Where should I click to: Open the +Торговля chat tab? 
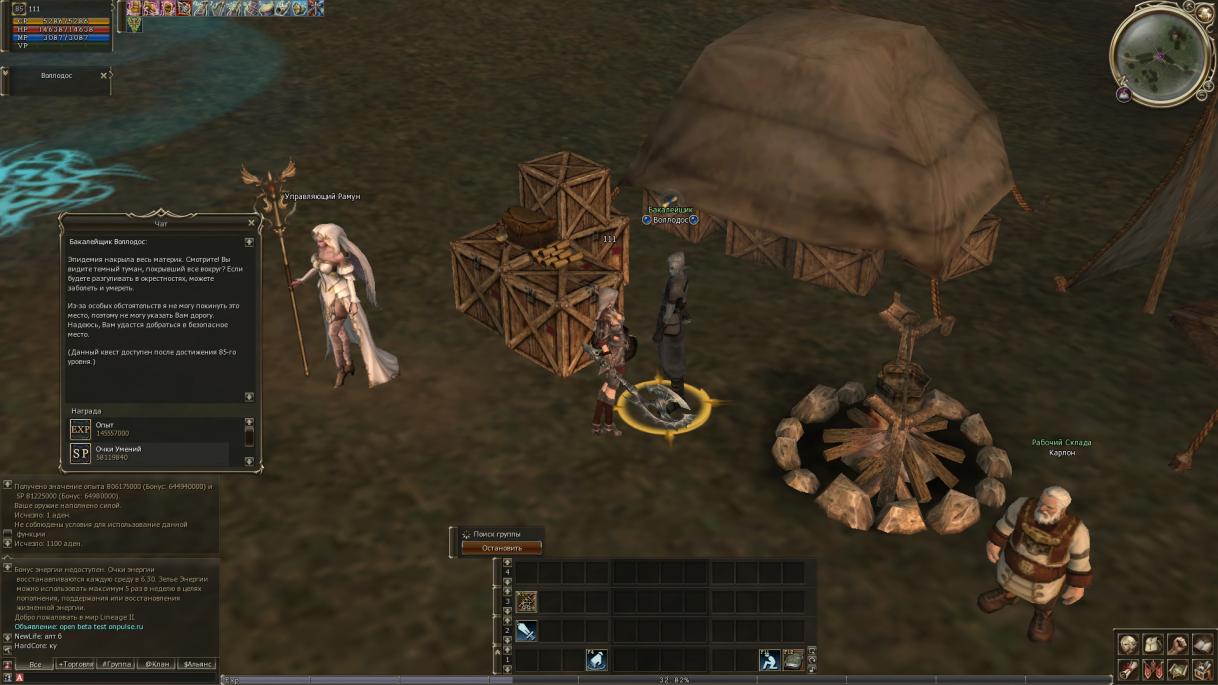pyautogui.click(x=76, y=664)
